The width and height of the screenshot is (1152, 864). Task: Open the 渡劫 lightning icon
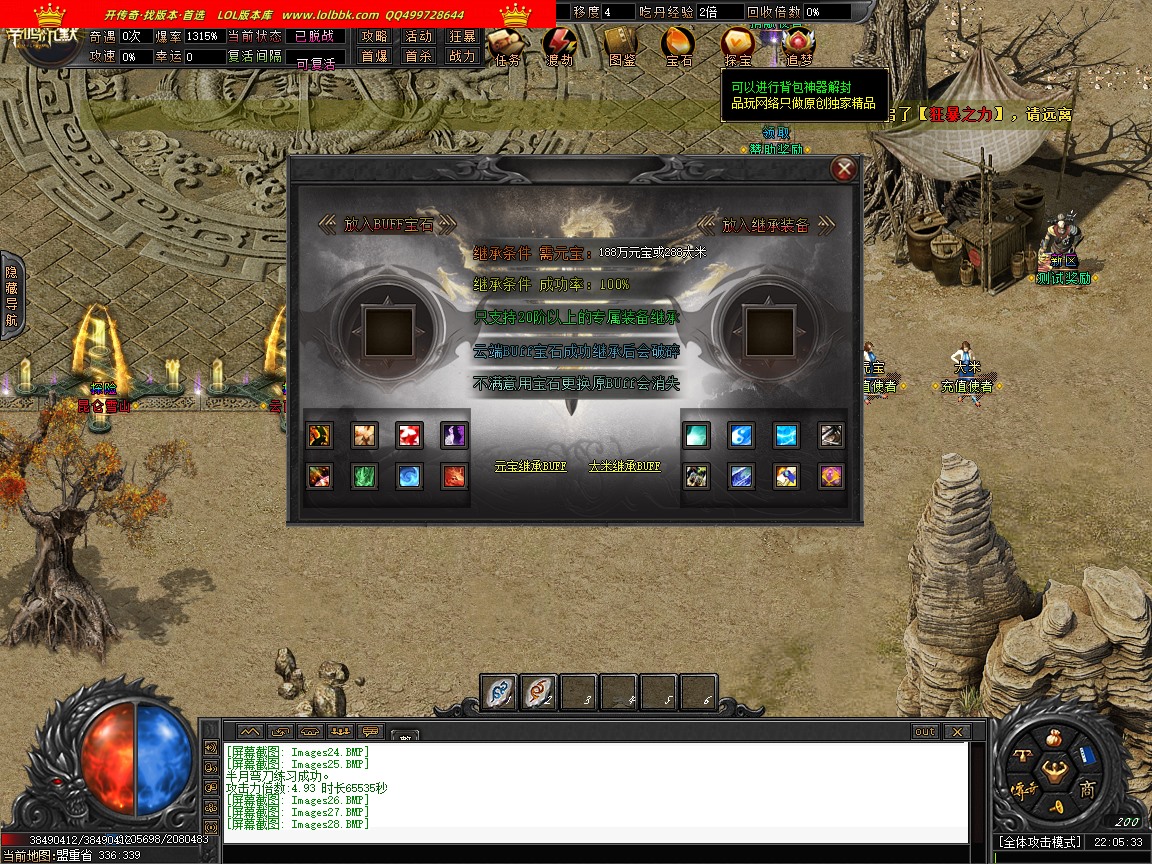click(x=559, y=43)
